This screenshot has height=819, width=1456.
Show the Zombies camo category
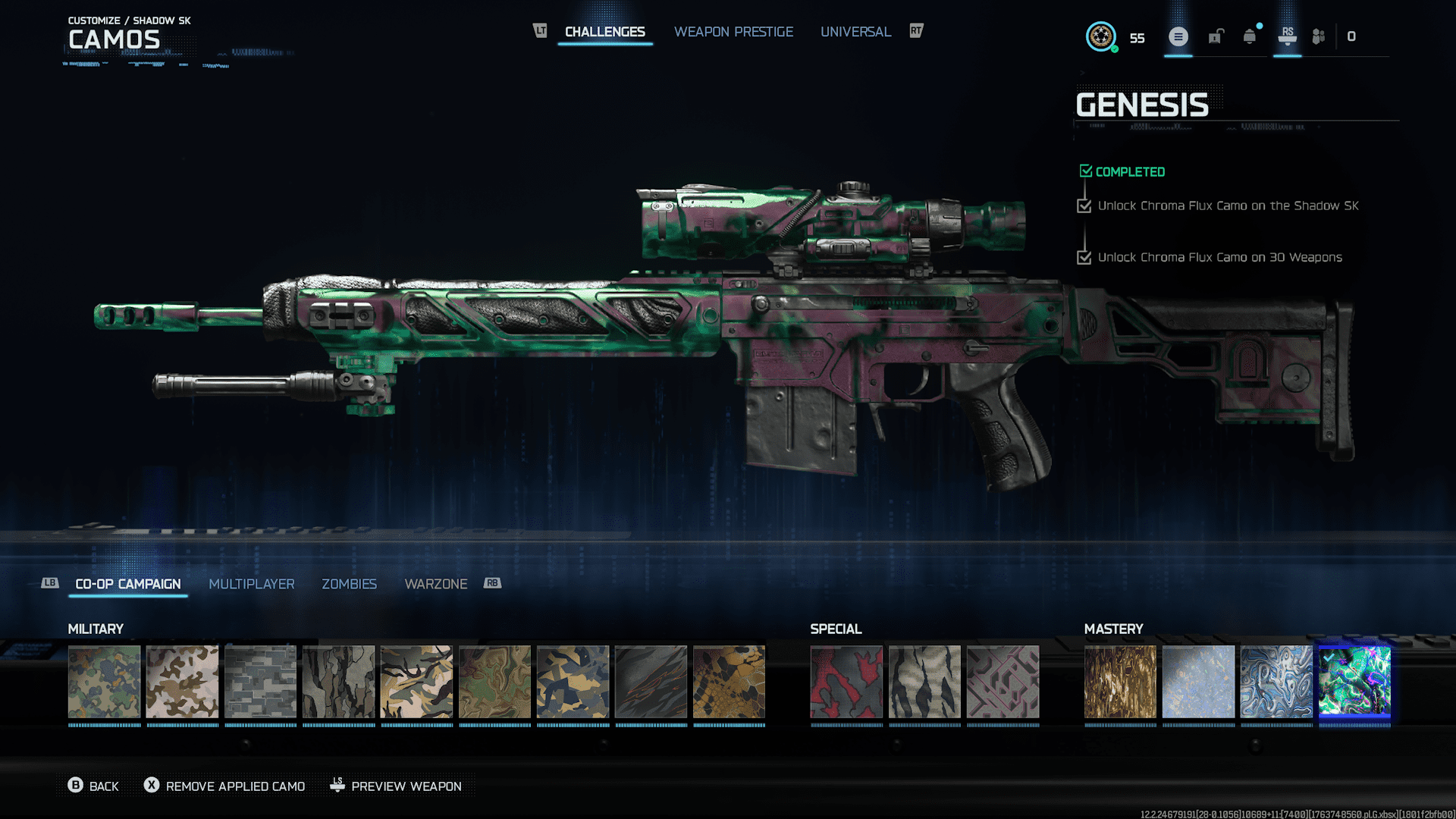point(349,584)
